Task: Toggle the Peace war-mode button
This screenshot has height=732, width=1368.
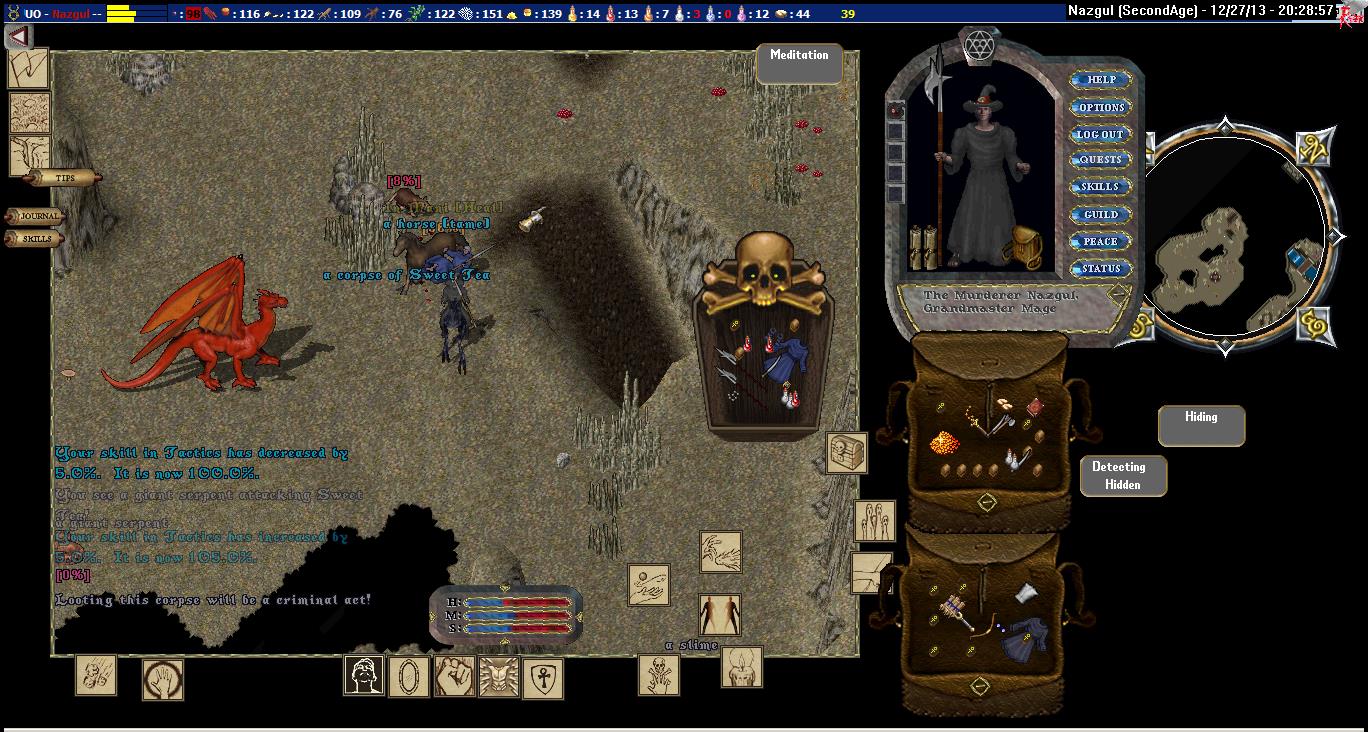Action: coord(1101,241)
